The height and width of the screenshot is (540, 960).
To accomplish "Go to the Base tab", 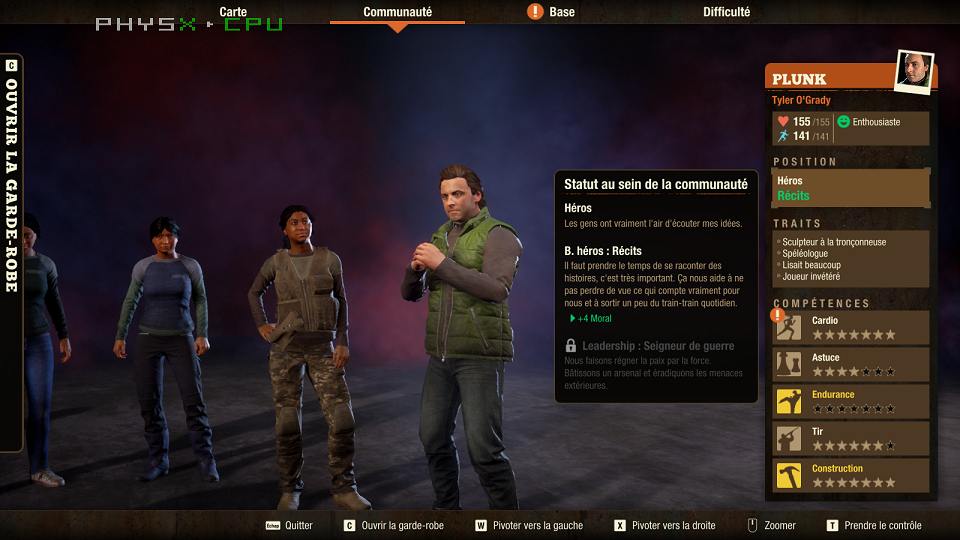I will (561, 12).
